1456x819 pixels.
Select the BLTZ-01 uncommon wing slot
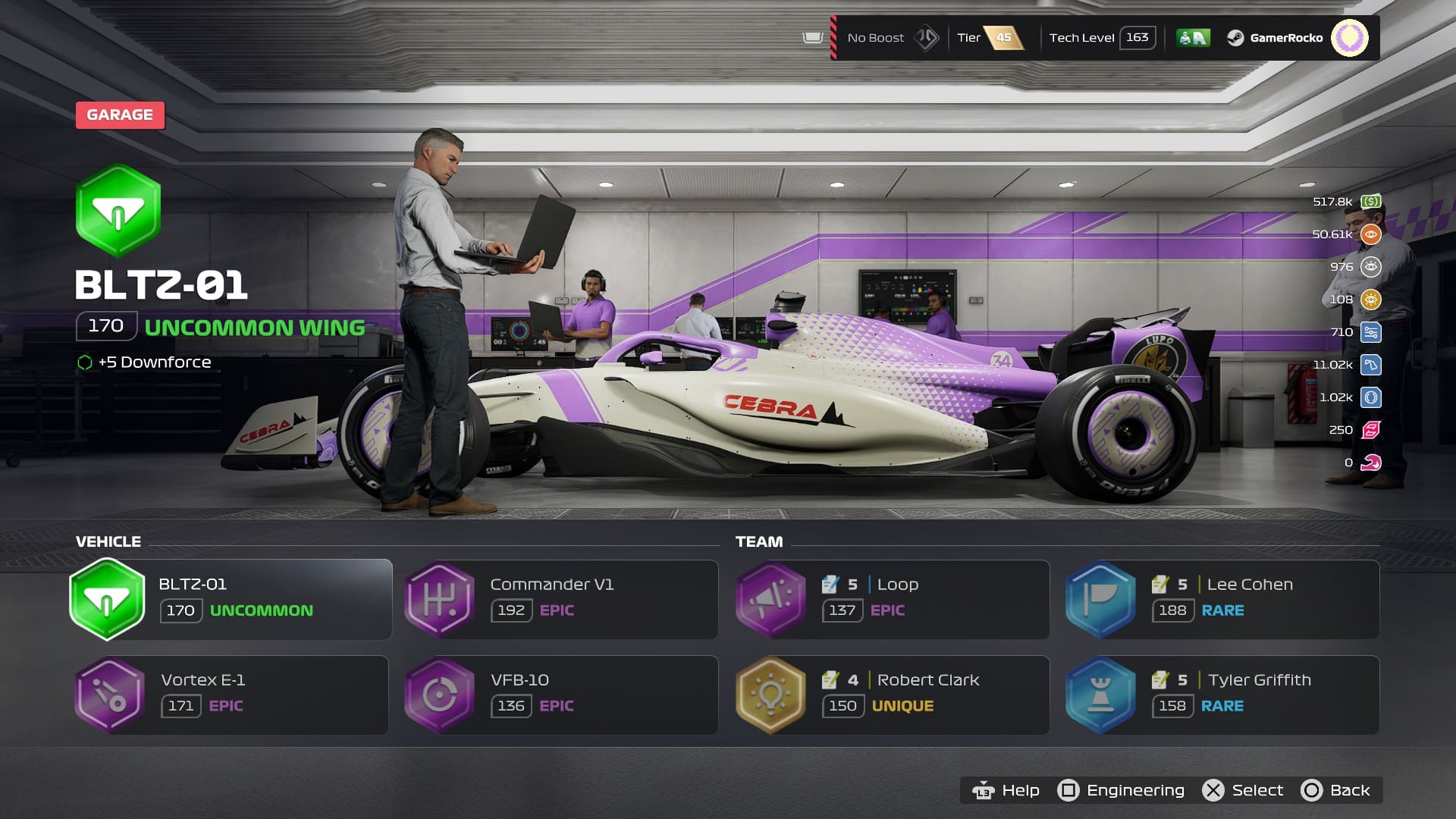click(x=231, y=599)
